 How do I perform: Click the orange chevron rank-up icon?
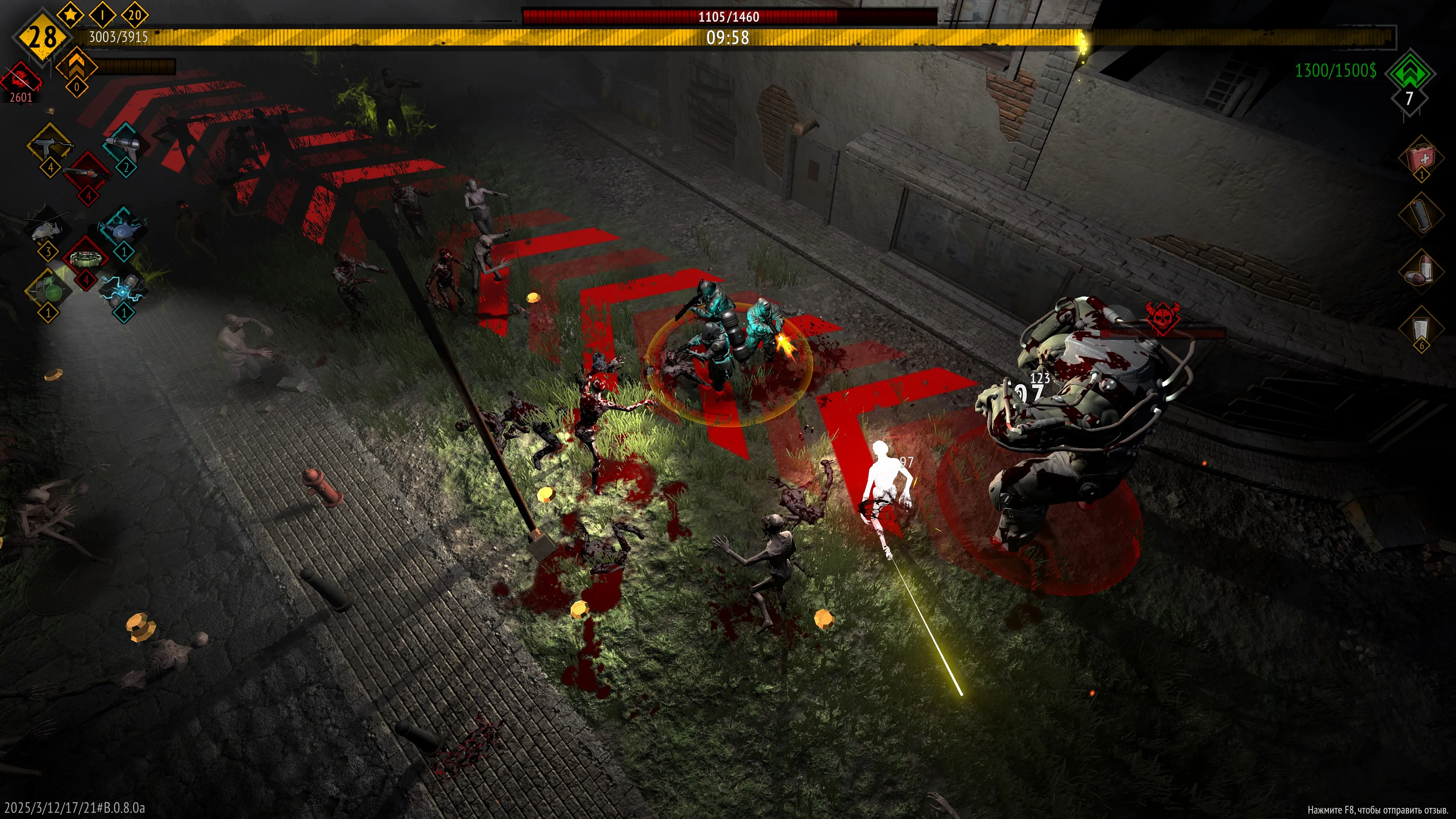click(x=77, y=66)
